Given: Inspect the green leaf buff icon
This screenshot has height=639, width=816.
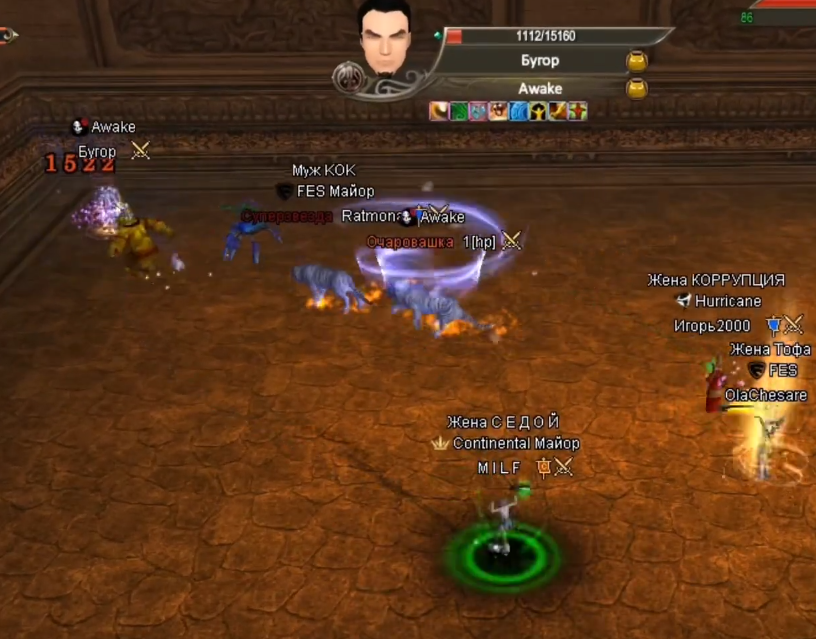Looking at the screenshot, I should (x=459, y=111).
